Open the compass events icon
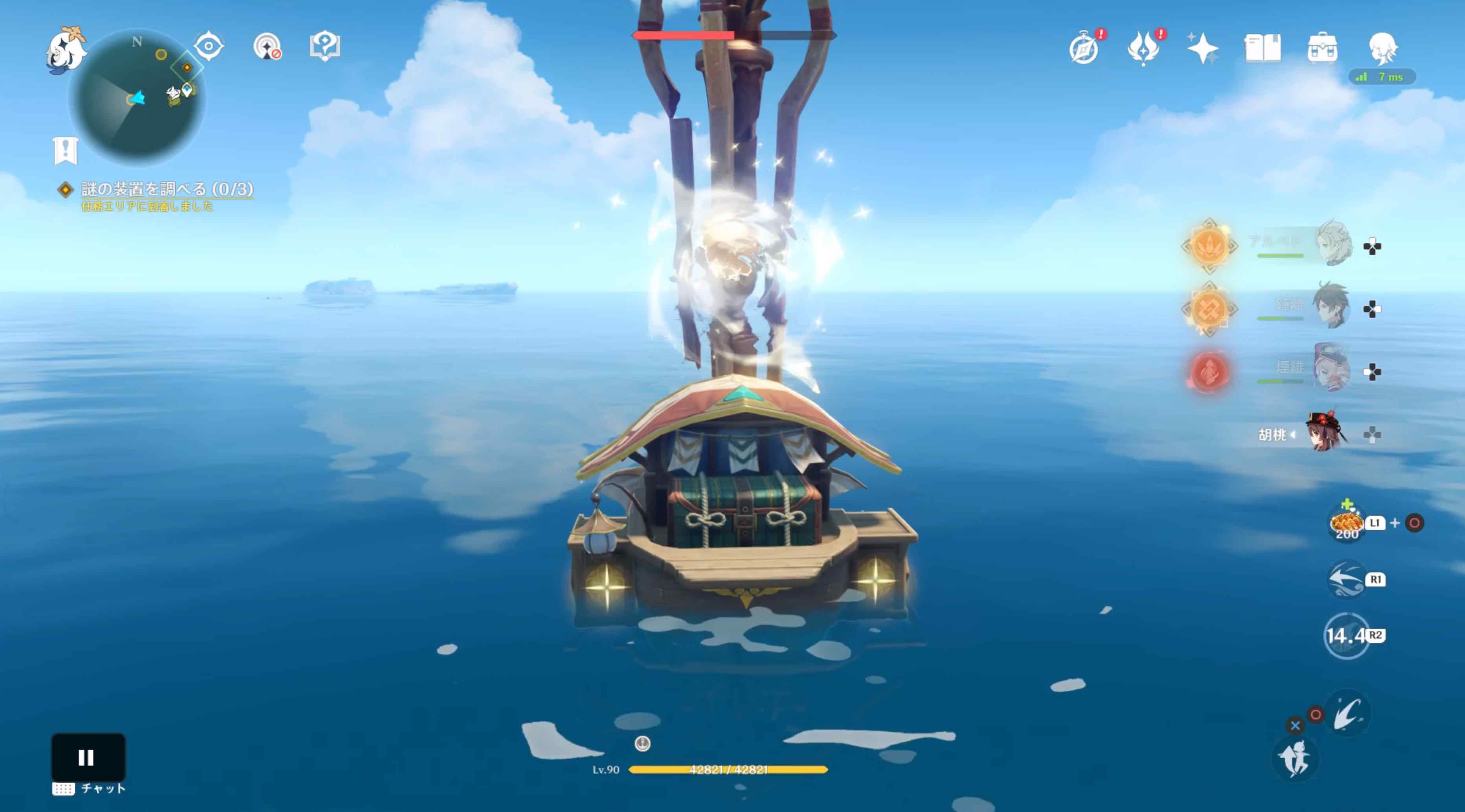The height and width of the screenshot is (812, 1465). pyautogui.click(x=1084, y=49)
